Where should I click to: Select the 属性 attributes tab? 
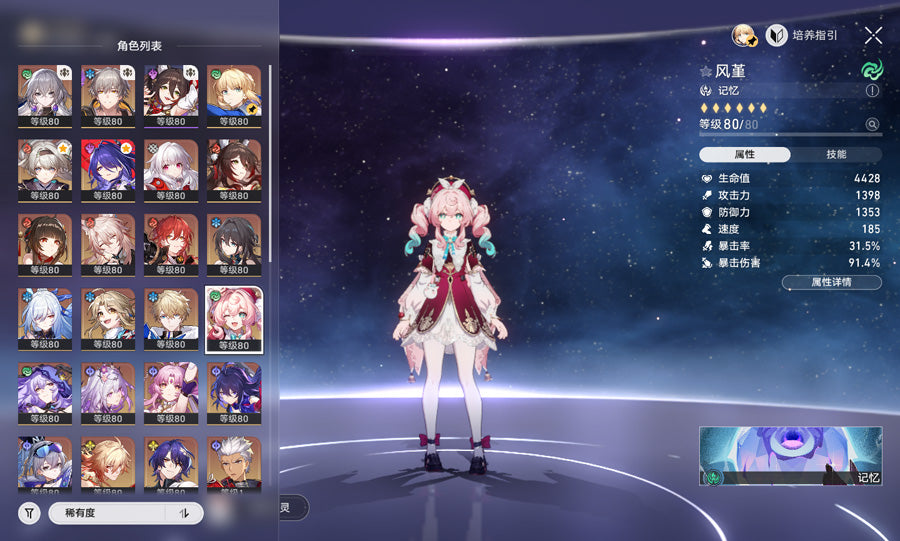click(745, 155)
